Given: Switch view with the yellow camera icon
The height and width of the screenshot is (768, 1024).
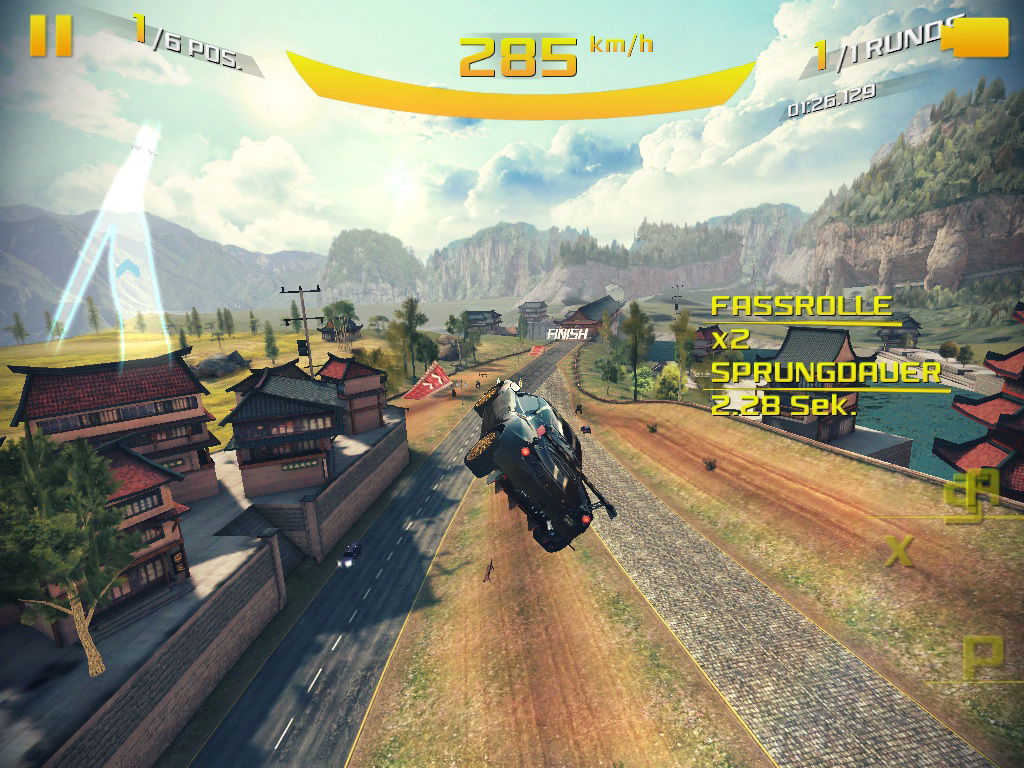Looking at the screenshot, I should coord(981,39).
